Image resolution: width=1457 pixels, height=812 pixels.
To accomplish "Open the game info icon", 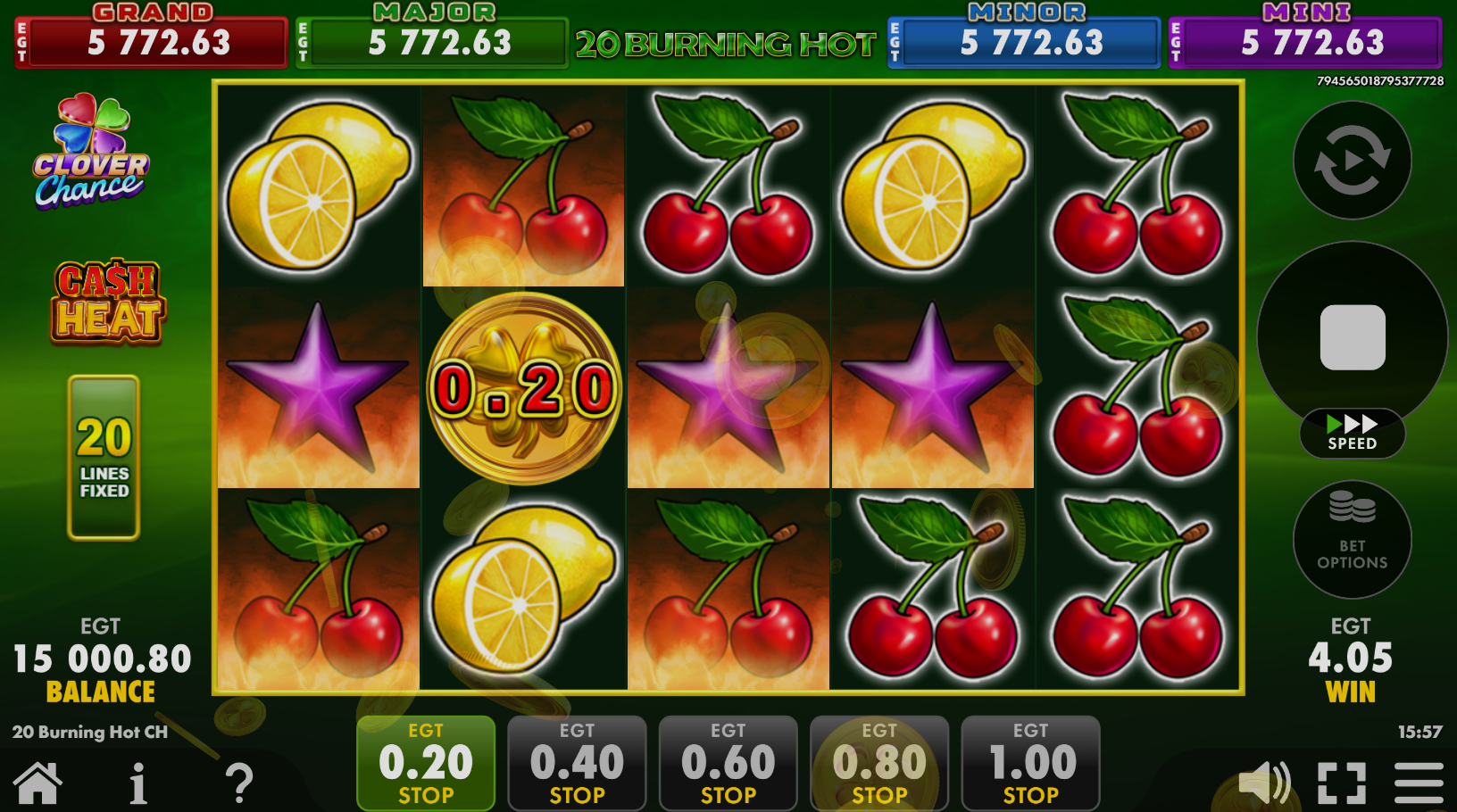I will [137, 783].
